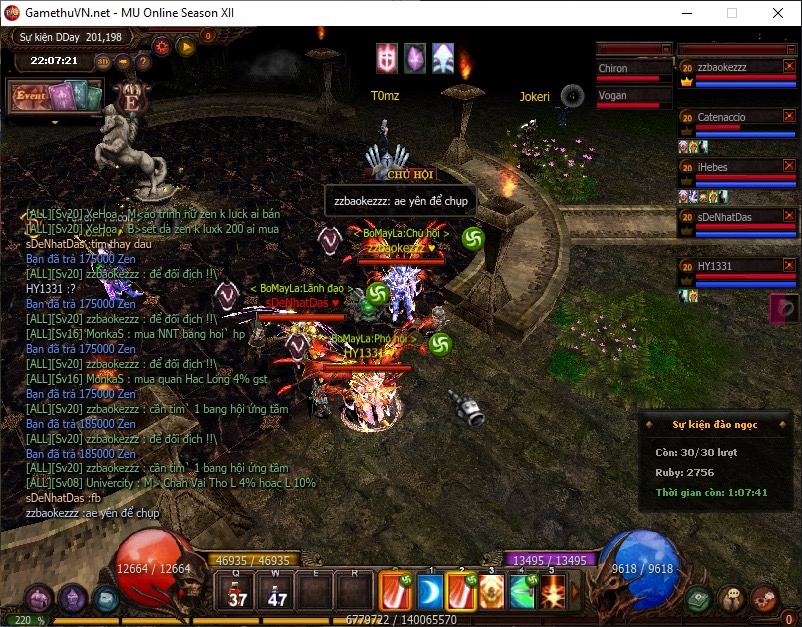Remove zzbaokezzz with the X button

(x=787, y=66)
